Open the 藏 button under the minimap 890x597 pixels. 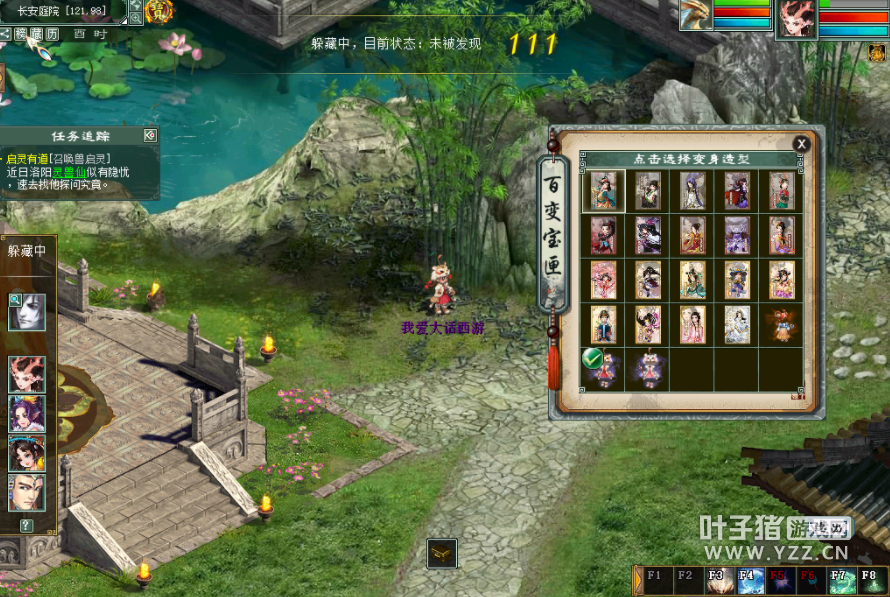pos(37,34)
